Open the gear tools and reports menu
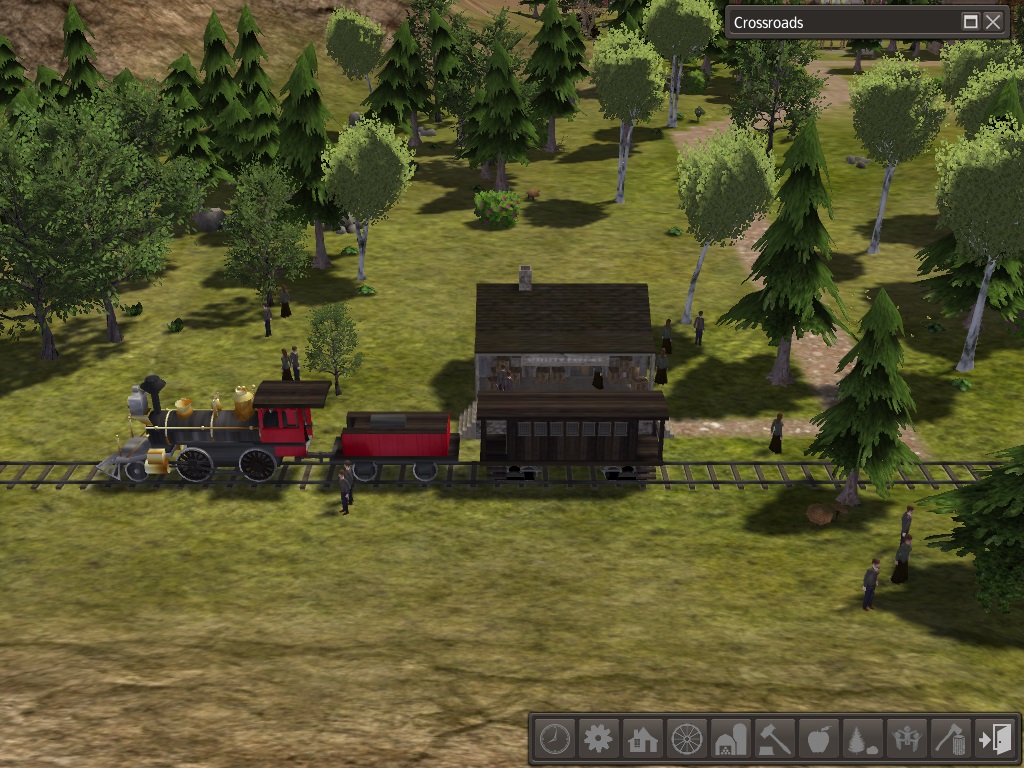Screen dimensions: 1024x768 [598, 739]
